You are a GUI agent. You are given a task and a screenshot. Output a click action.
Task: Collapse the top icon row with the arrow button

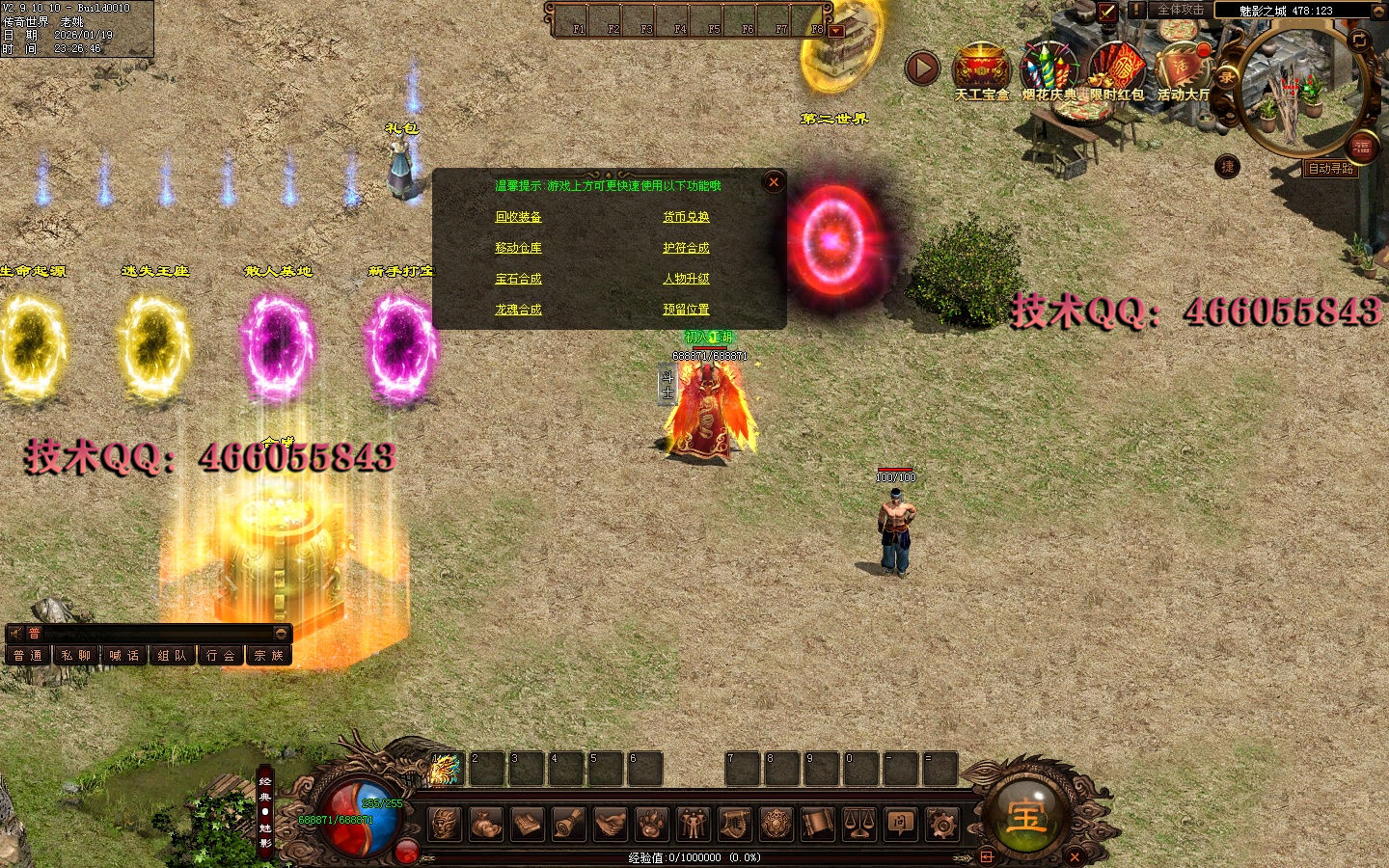coord(921,68)
